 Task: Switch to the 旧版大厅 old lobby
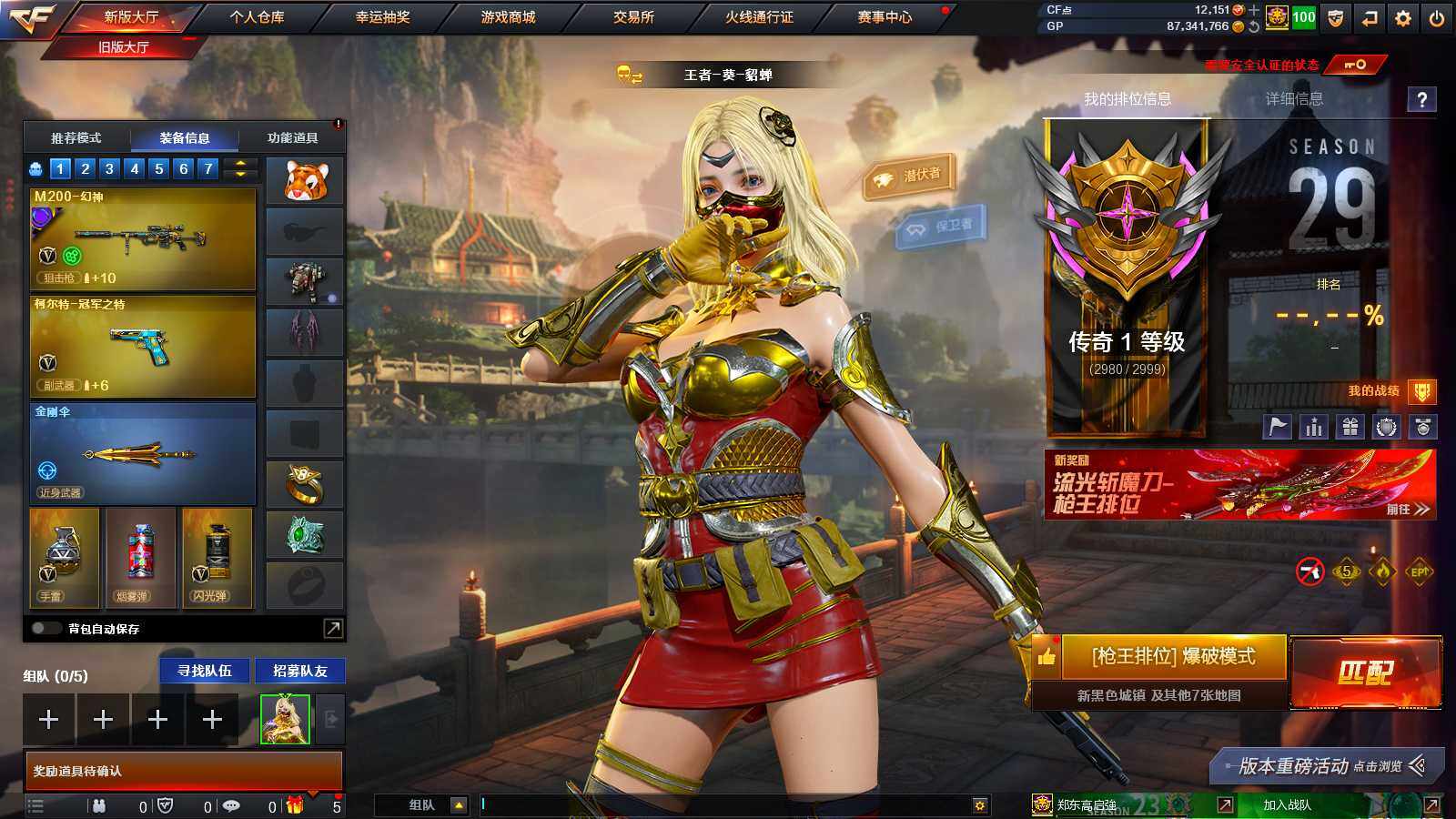(x=124, y=46)
